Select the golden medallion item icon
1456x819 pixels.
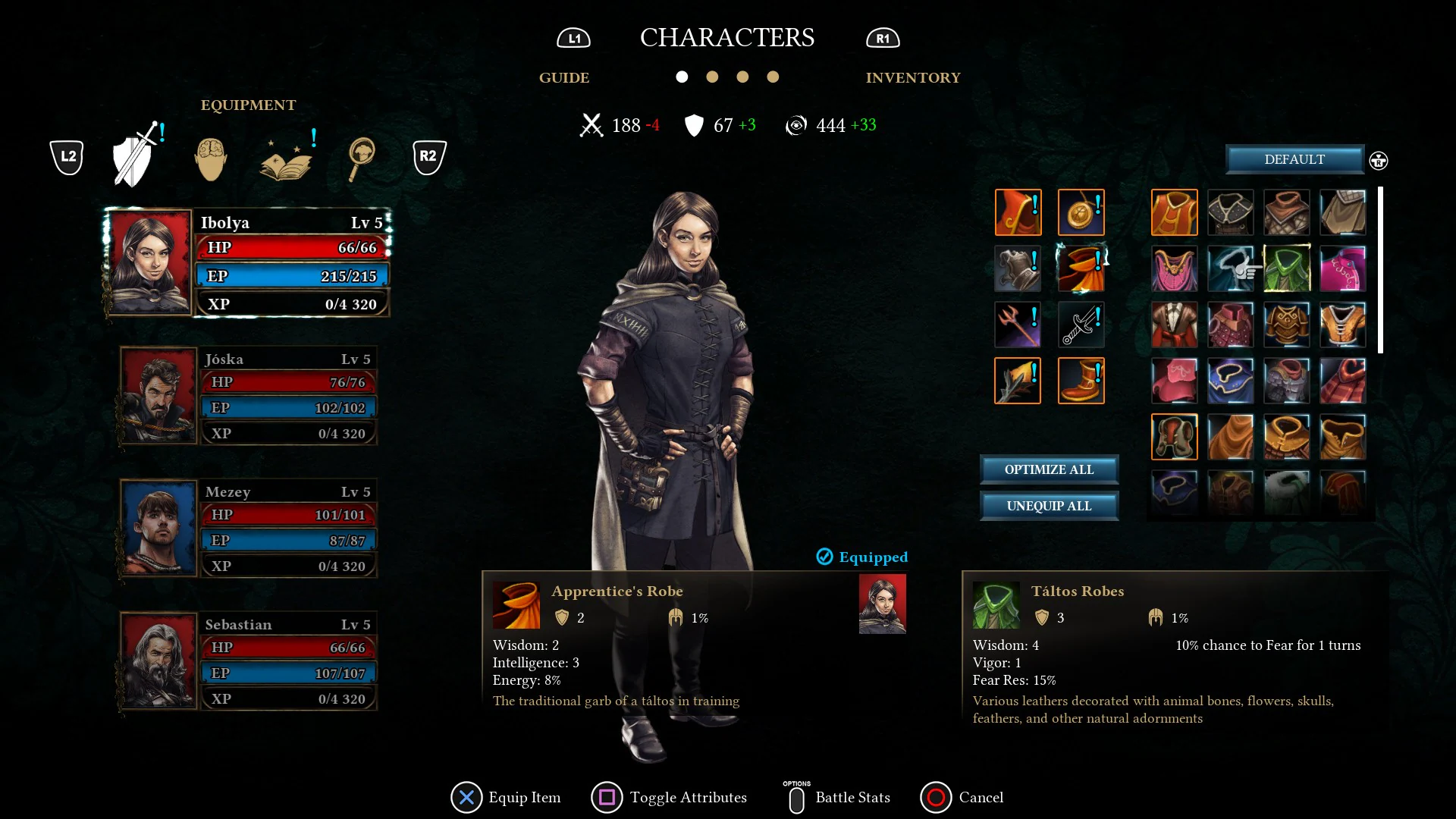[1081, 213]
